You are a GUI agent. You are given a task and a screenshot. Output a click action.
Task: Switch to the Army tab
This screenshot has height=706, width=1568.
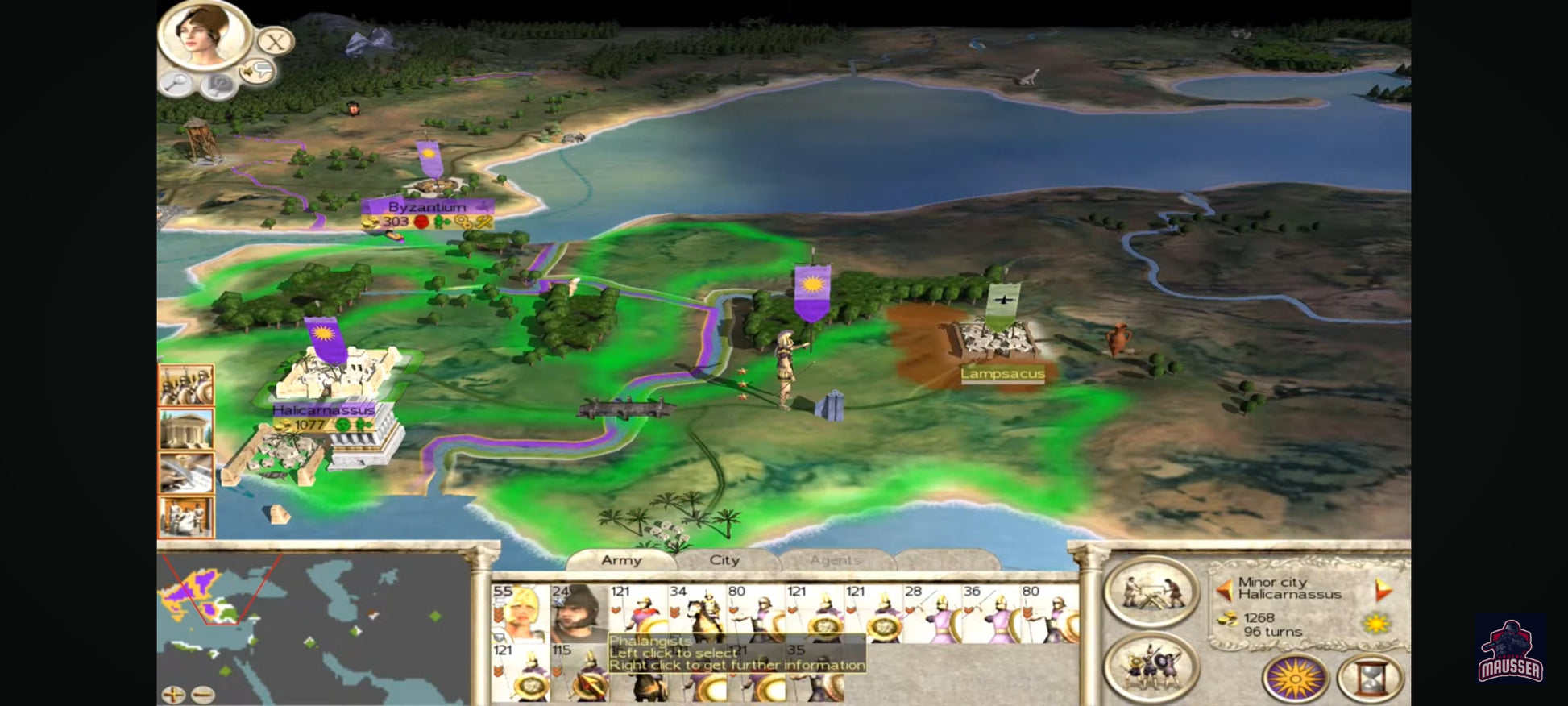pos(621,560)
